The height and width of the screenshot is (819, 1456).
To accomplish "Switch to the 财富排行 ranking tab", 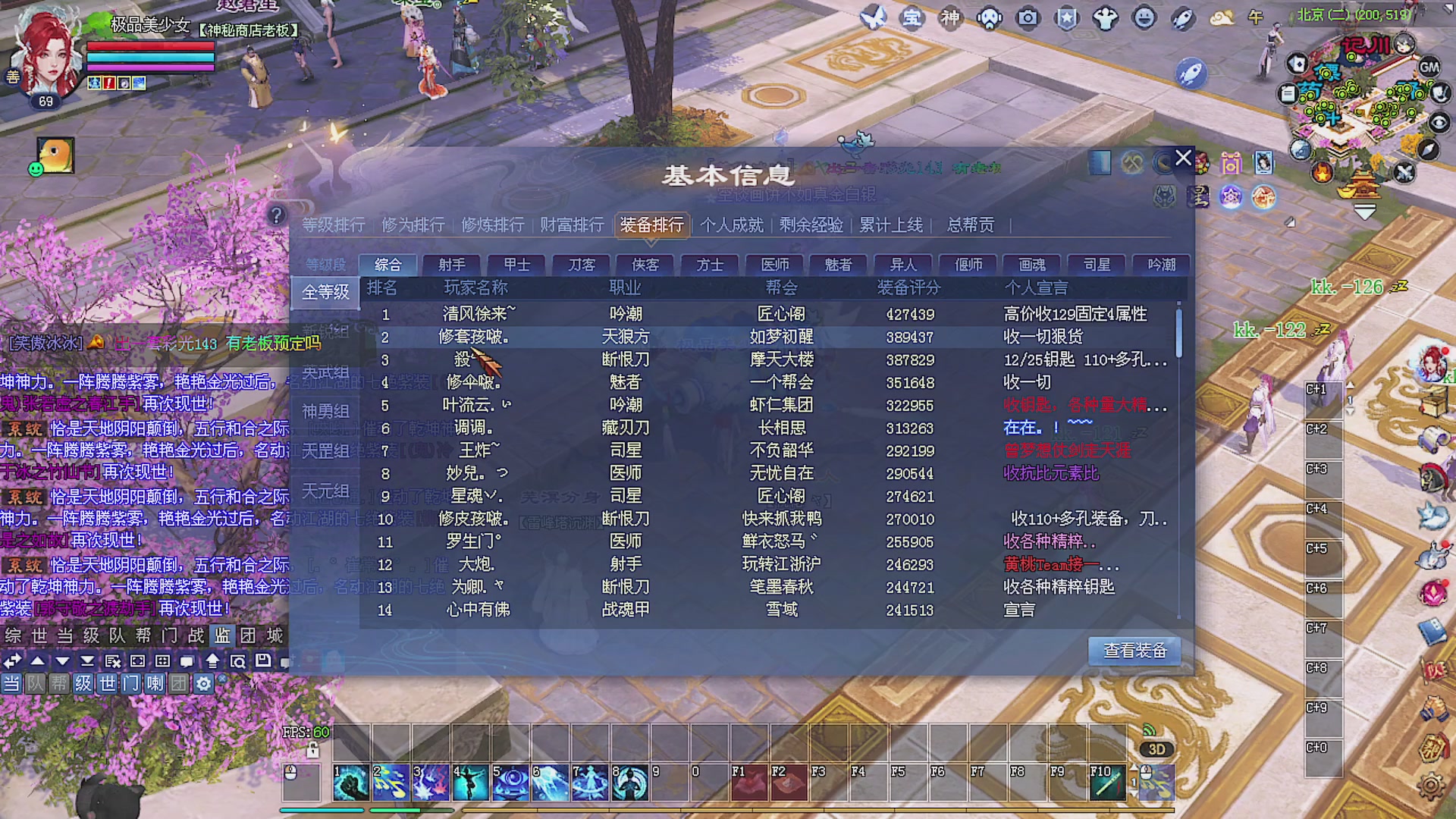I will [571, 225].
